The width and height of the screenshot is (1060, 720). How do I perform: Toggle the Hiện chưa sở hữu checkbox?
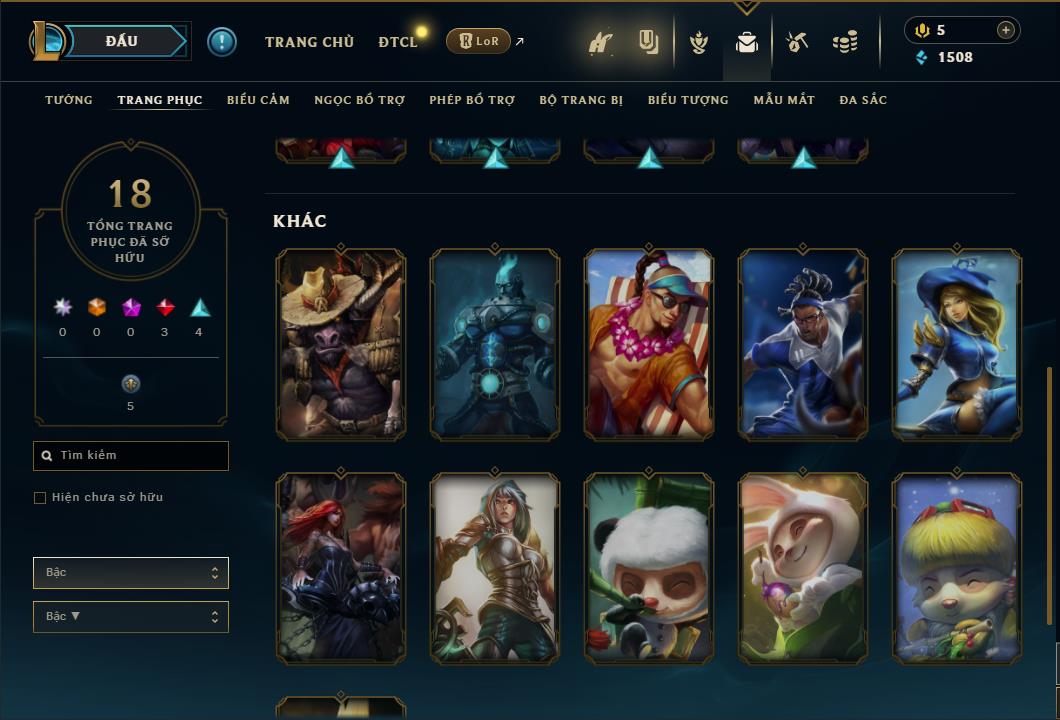click(40, 498)
